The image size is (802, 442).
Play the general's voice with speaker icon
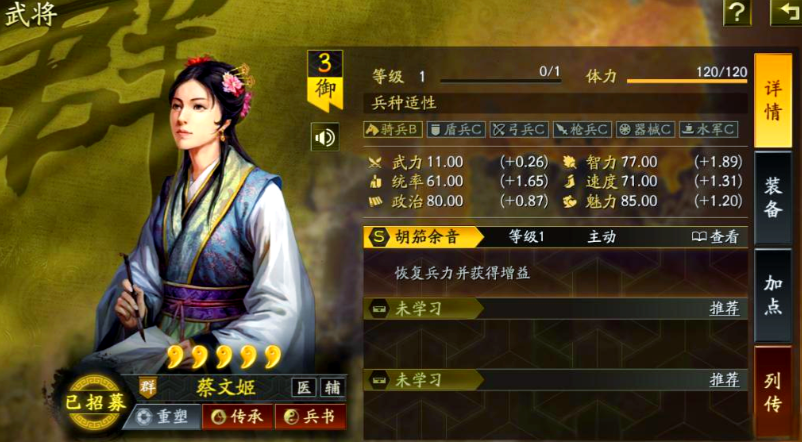(325, 137)
